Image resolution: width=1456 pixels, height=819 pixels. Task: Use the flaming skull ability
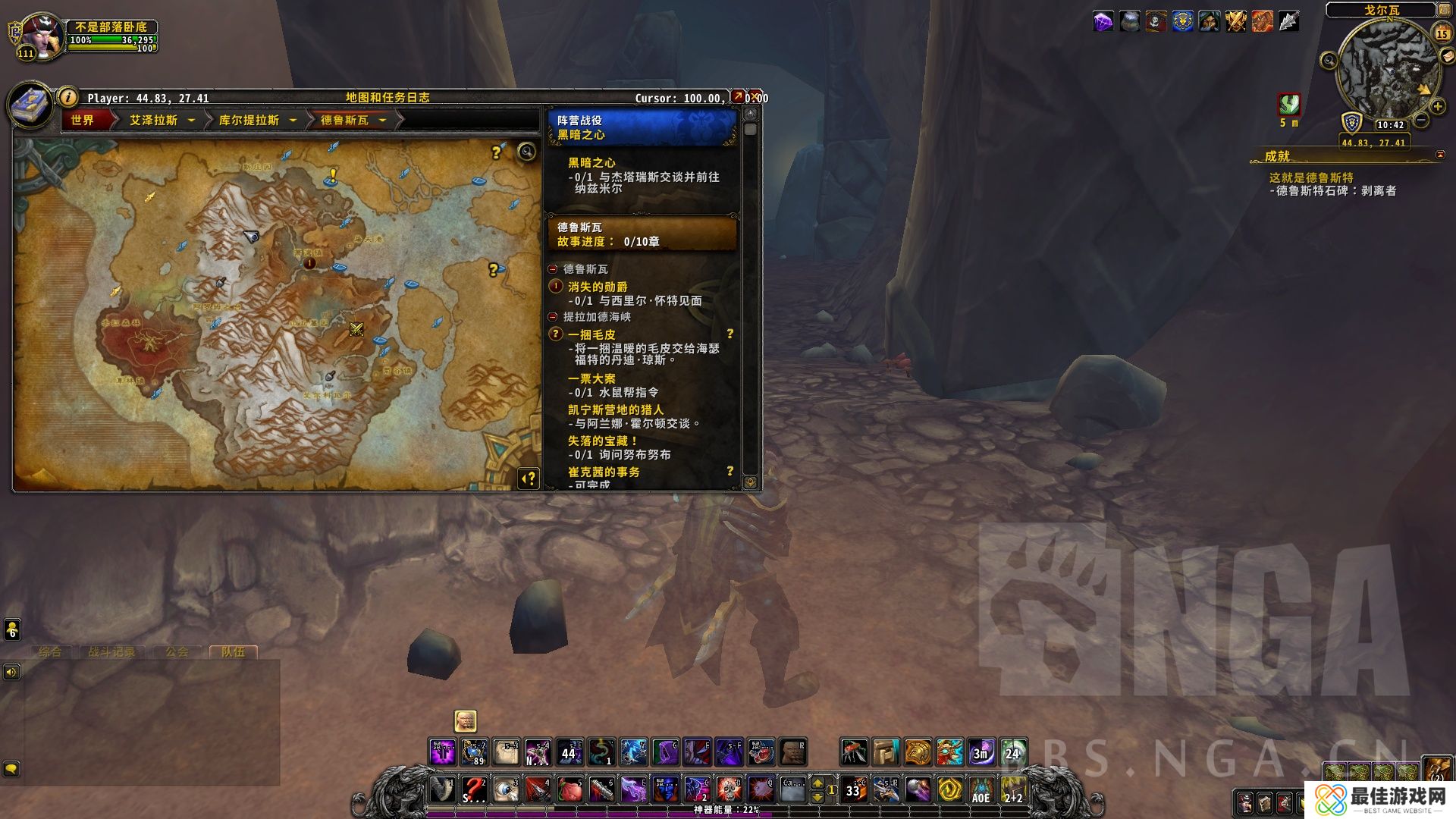730,789
